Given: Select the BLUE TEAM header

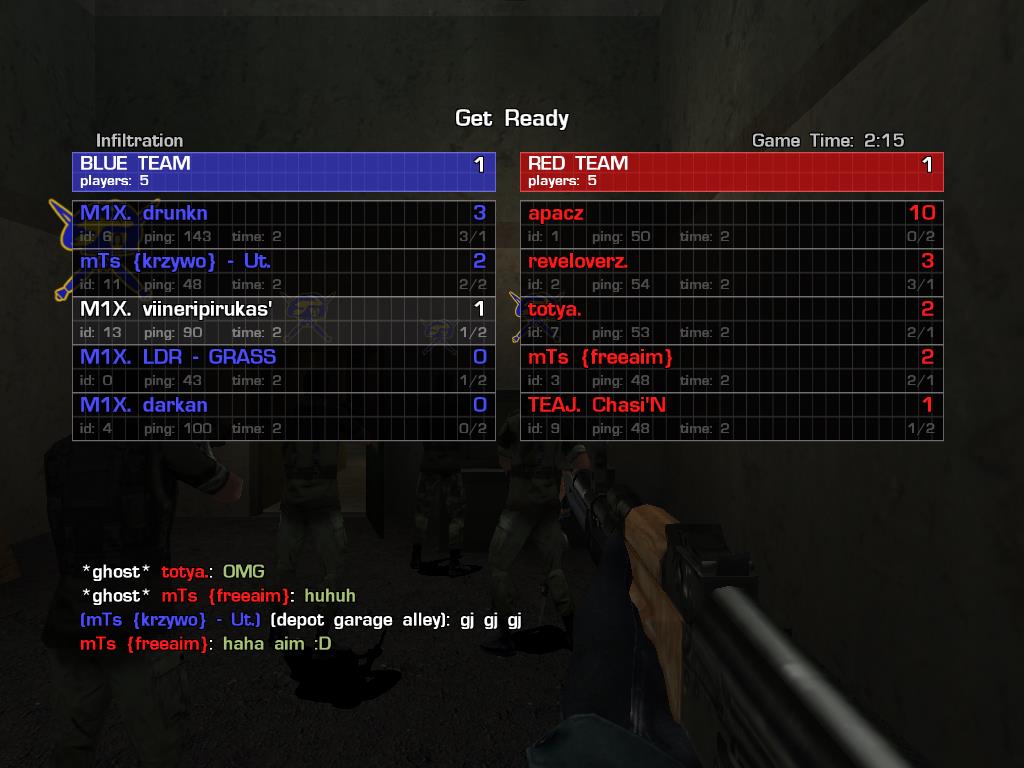Looking at the screenshot, I should click(284, 171).
